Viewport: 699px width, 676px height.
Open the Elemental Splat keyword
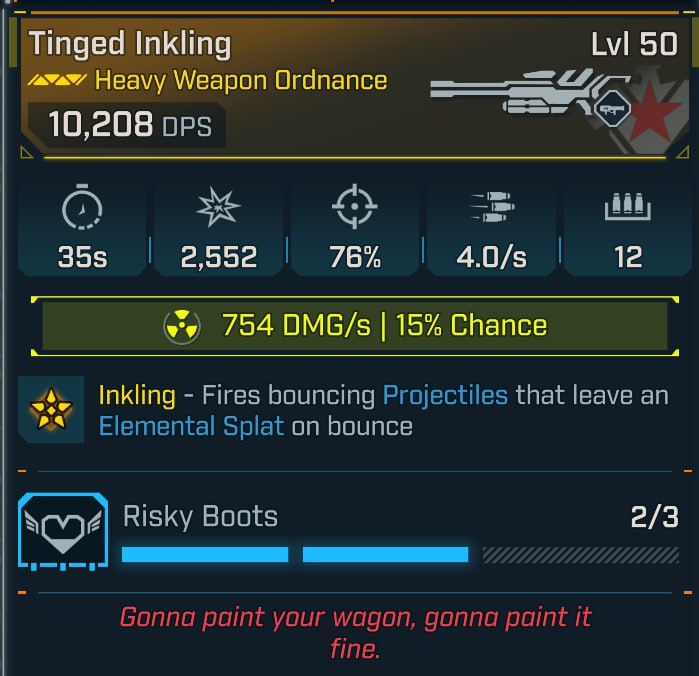[x=192, y=427]
